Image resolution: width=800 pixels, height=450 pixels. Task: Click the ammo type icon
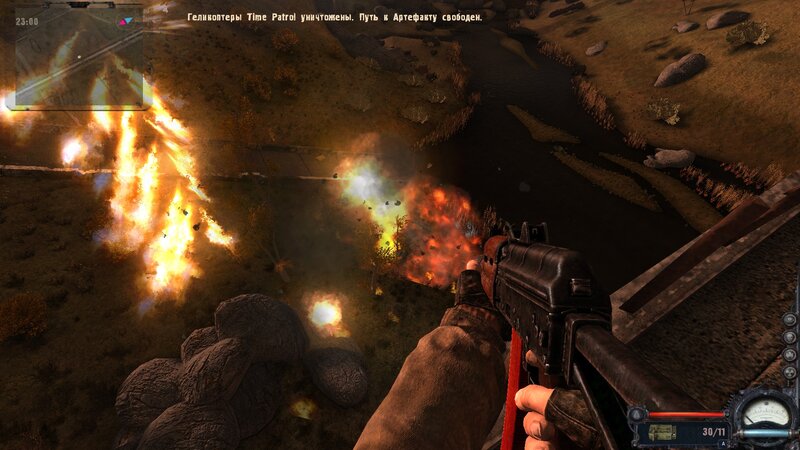pos(661,432)
